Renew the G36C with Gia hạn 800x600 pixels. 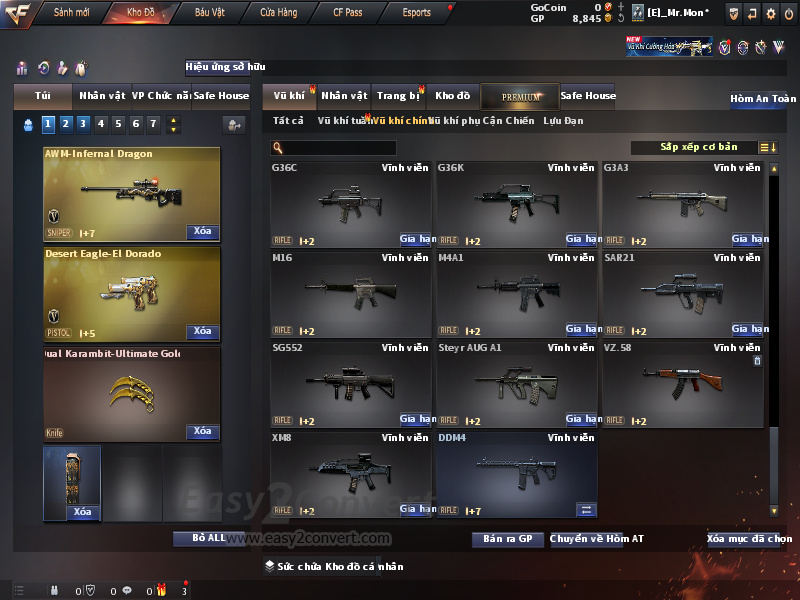tap(415, 239)
